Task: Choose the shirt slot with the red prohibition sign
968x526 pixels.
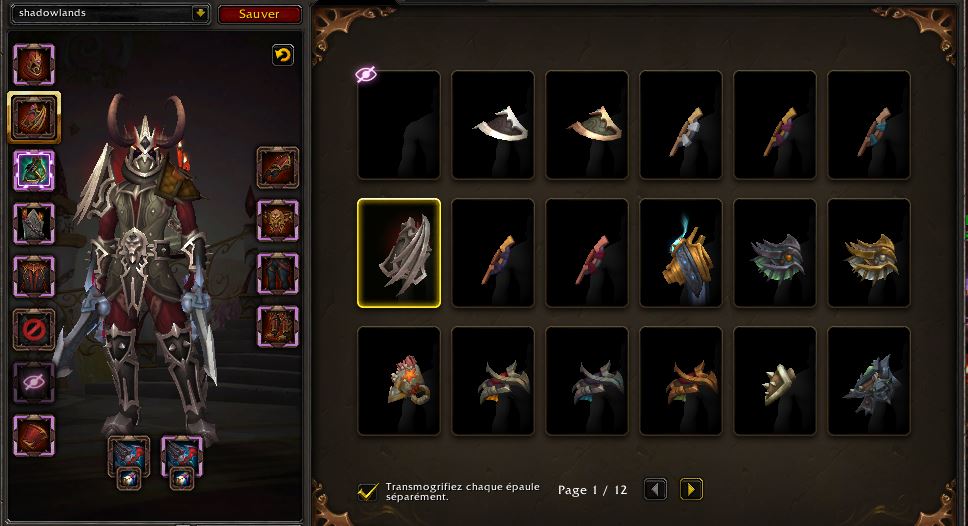Action: click(x=34, y=328)
